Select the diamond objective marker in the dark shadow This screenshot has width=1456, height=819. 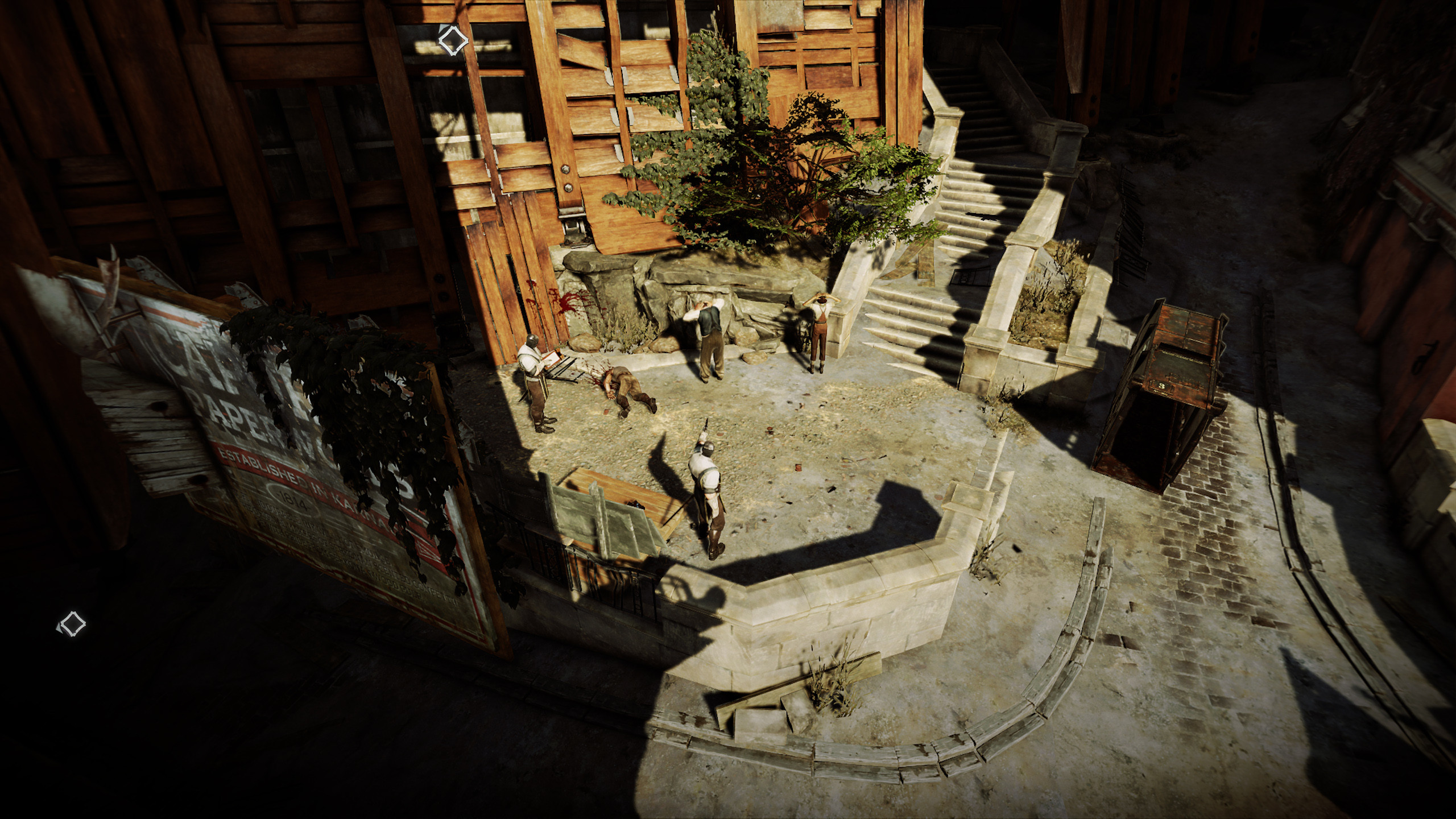tap(72, 624)
